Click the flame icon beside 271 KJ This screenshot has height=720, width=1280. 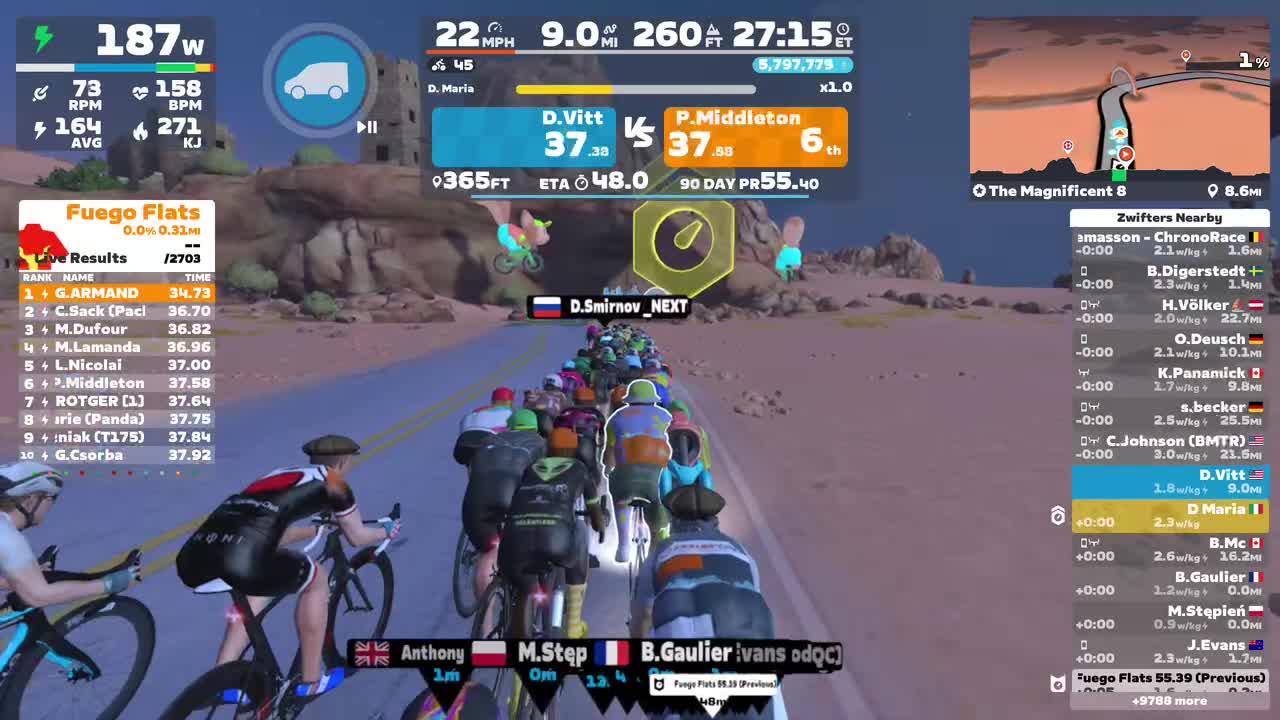click(140, 131)
